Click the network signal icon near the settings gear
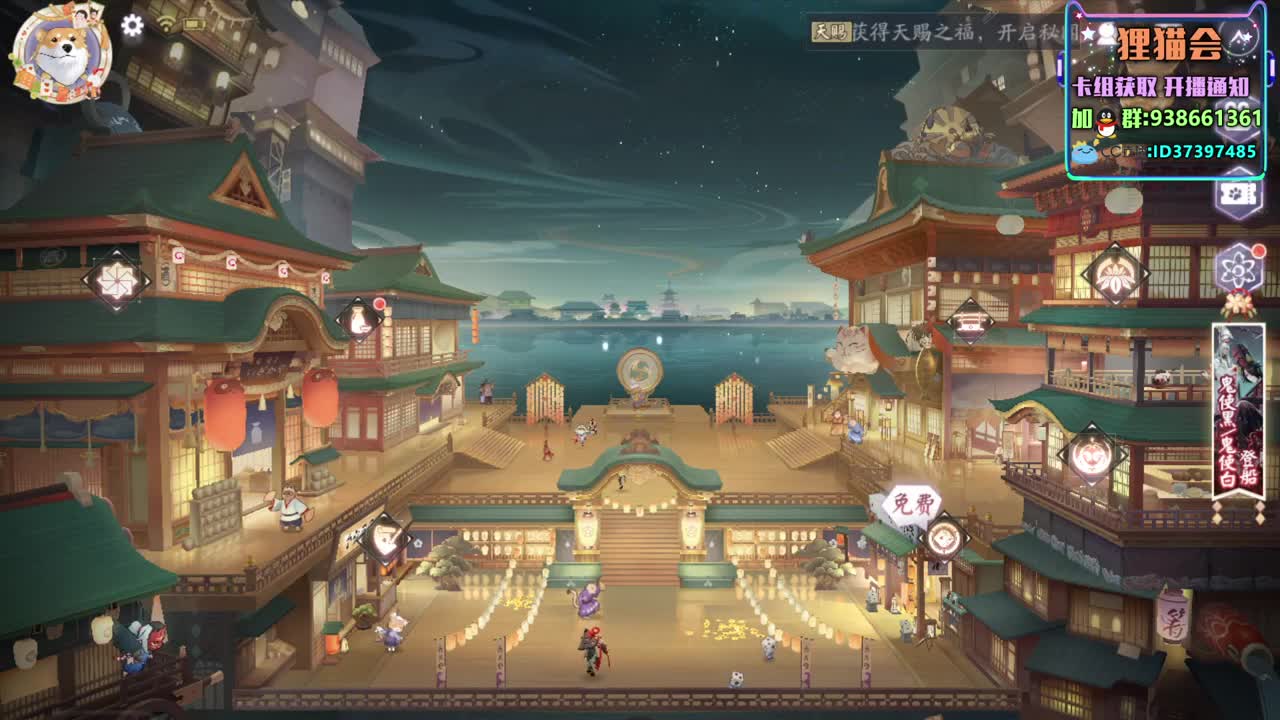Image resolution: width=1280 pixels, height=720 pixels. (167, 23)
